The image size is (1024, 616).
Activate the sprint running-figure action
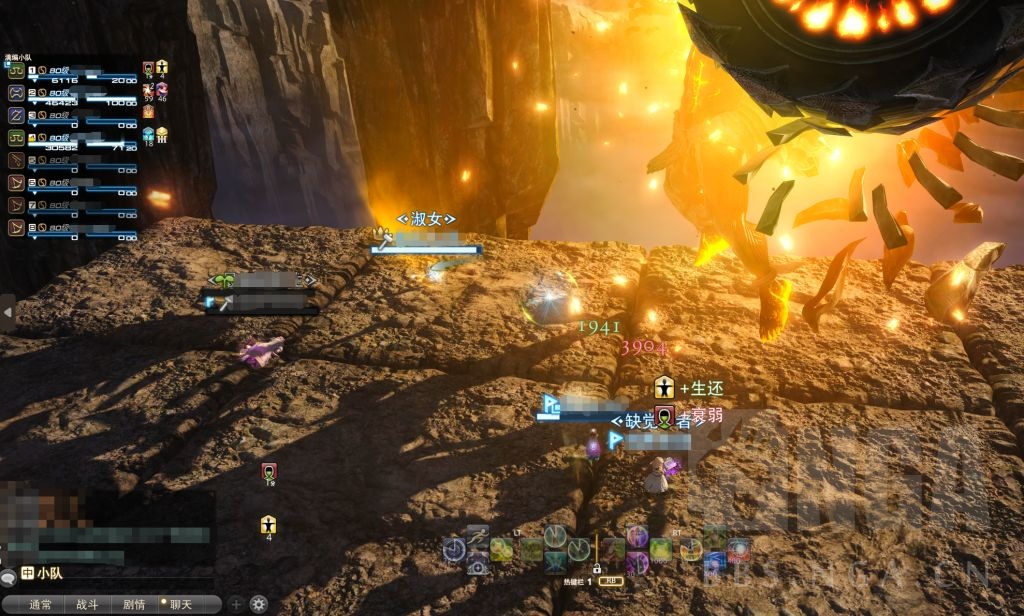point(477,536)
